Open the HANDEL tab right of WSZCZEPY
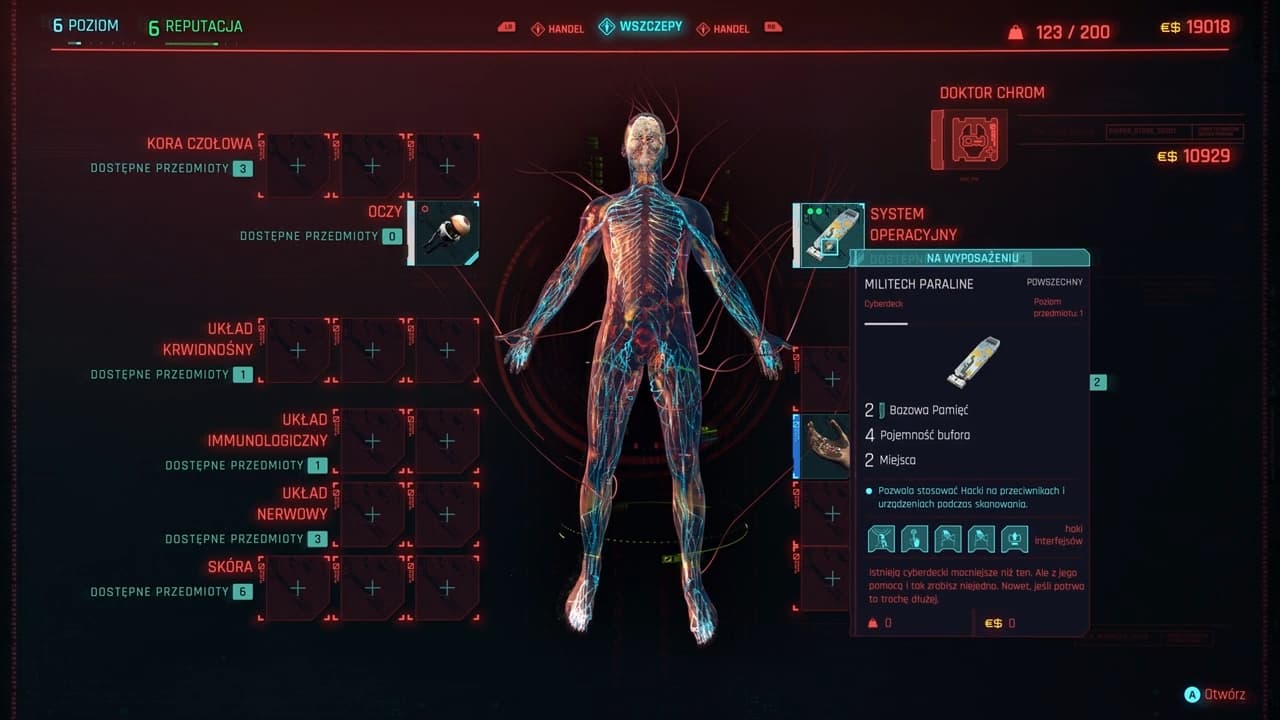Screen dimensions: 1280x720 click(x=723, y=29)
